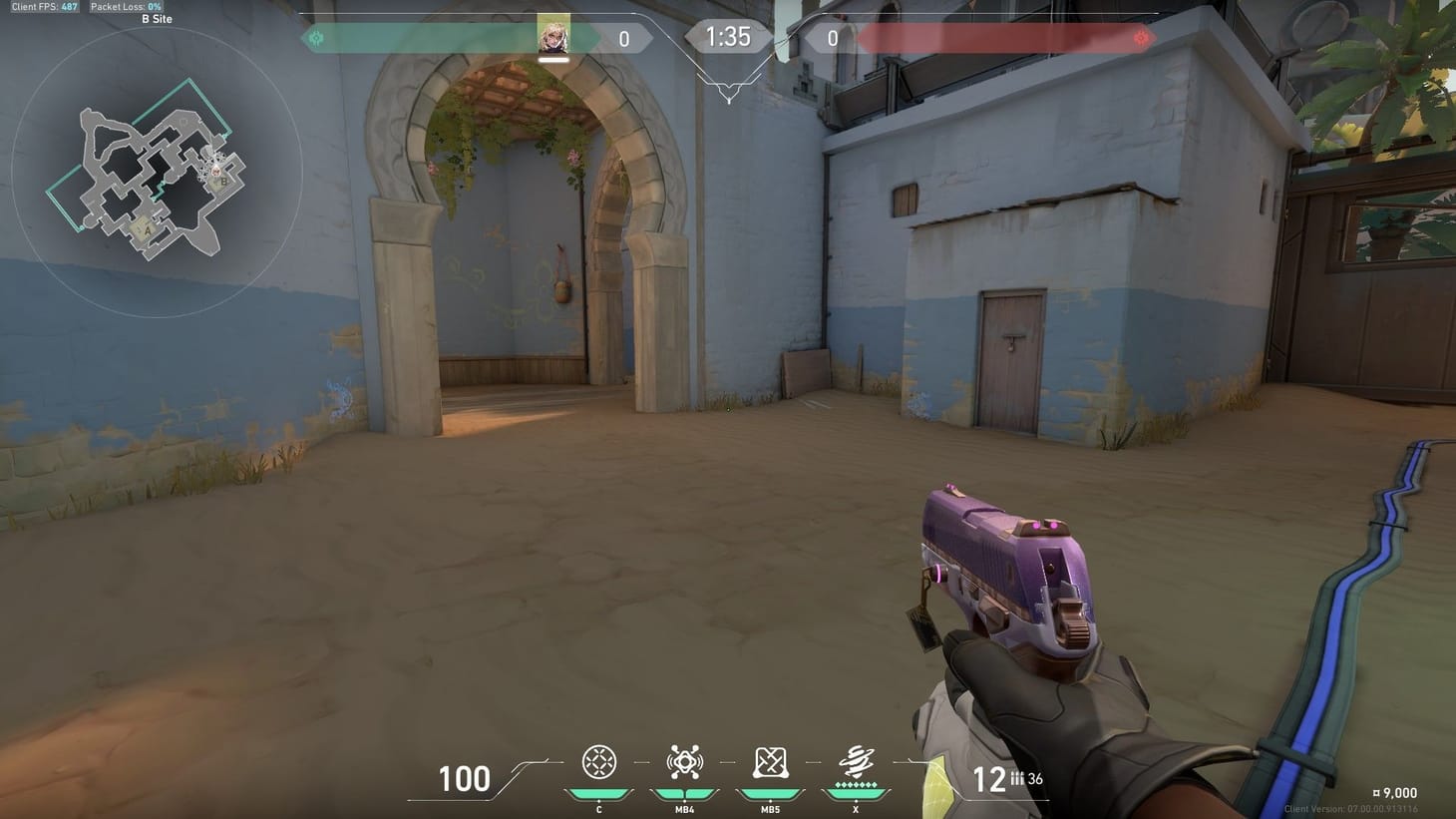The width and height of the screenshot is (1456, 819).
Task: Click the ¤9,000 credits display
Action: (x=1395, y=792)
